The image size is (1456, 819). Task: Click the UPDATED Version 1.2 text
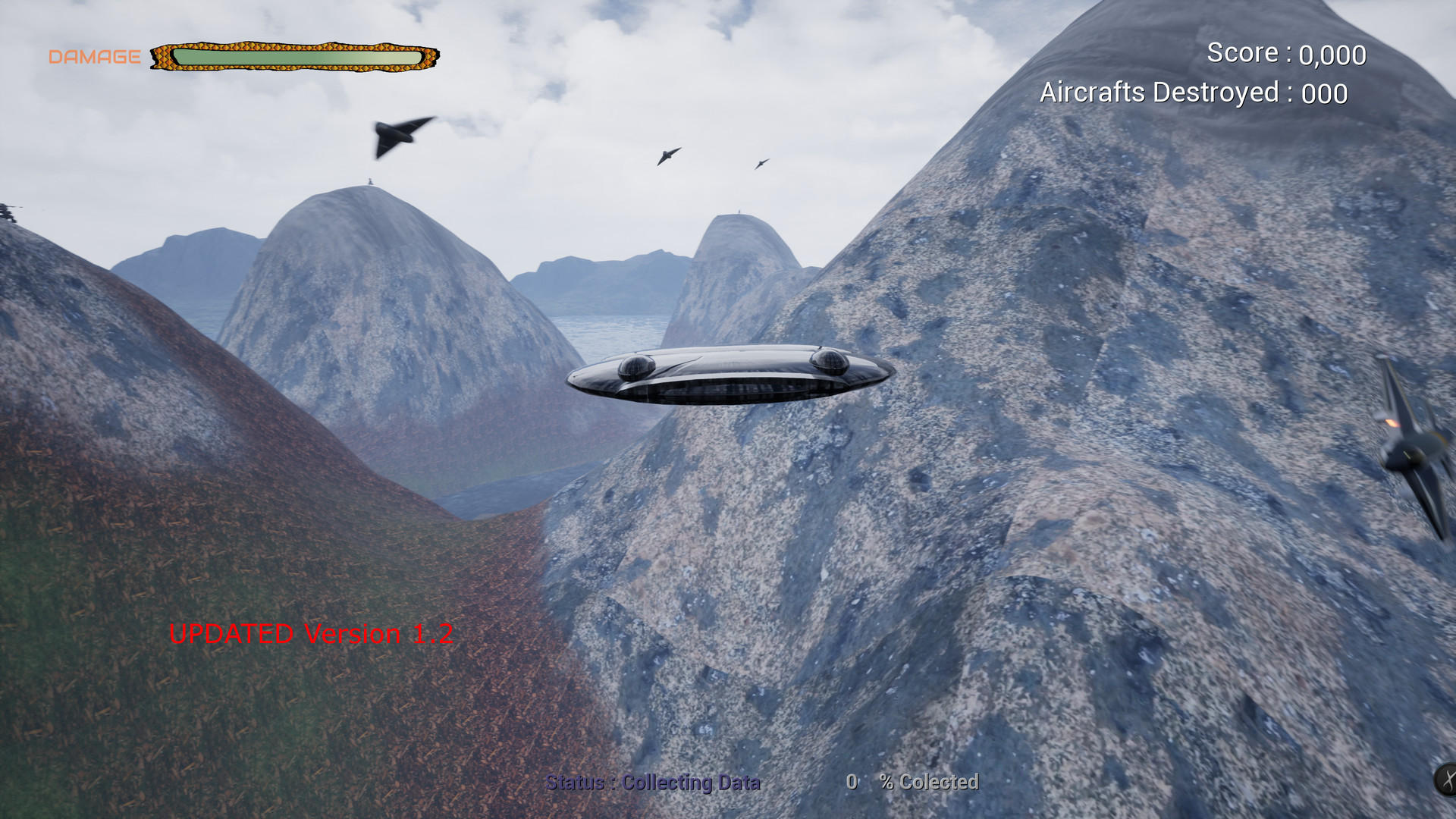(x=313, y=634)
